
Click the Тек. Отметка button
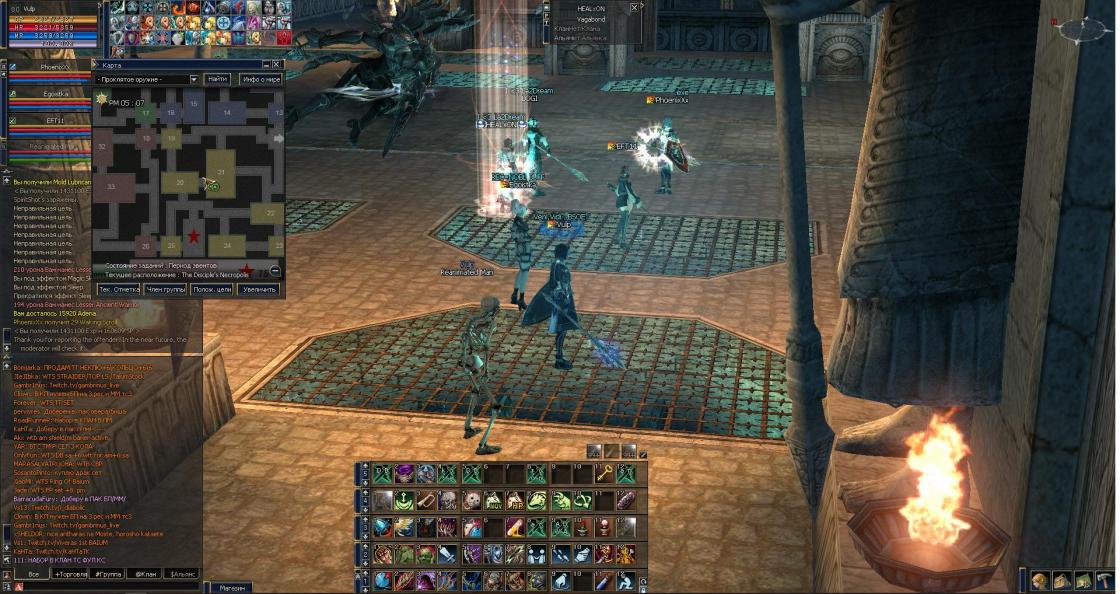click(118, 289)
